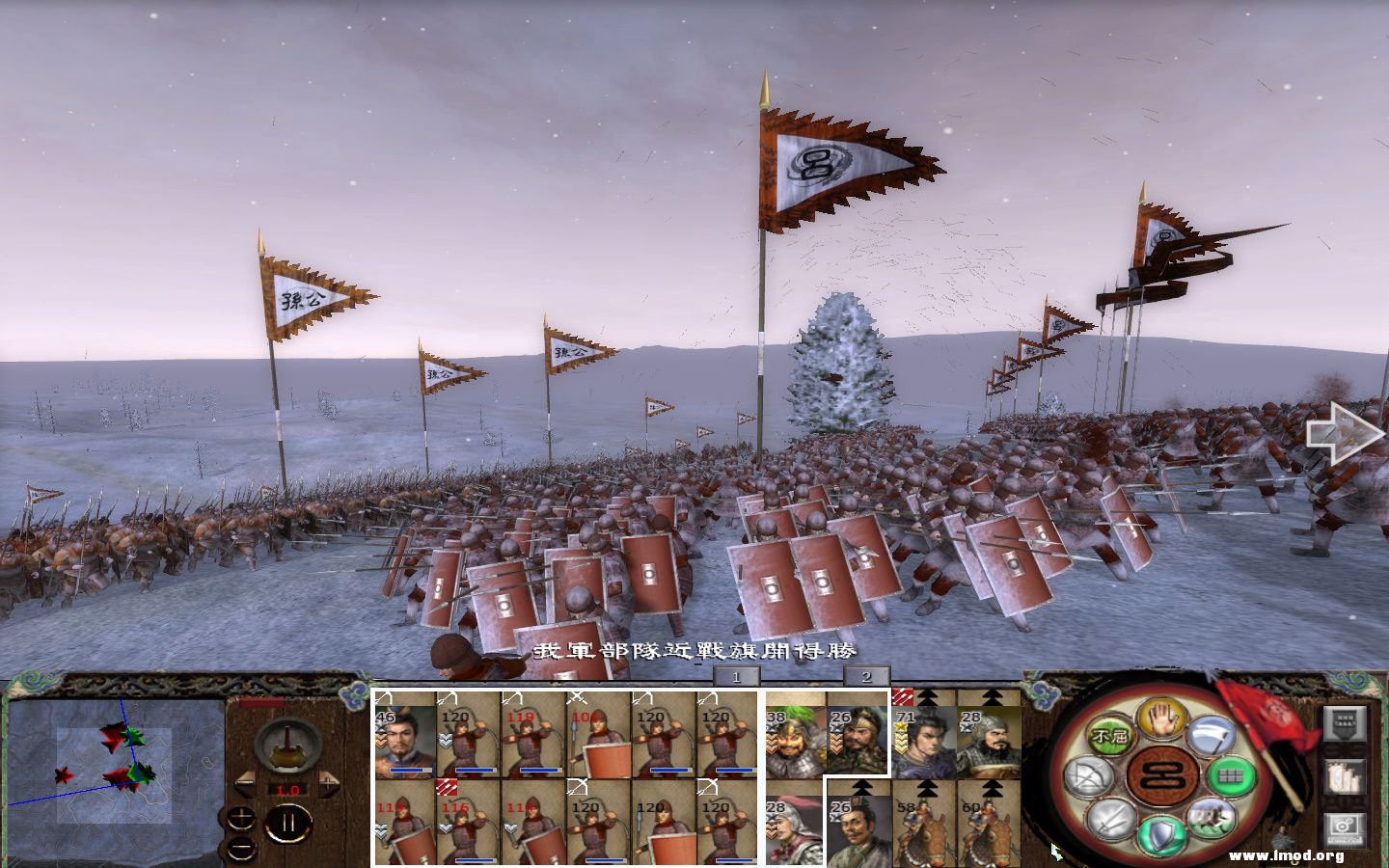Zoom in the minimap with the plus button

point(243,819)
